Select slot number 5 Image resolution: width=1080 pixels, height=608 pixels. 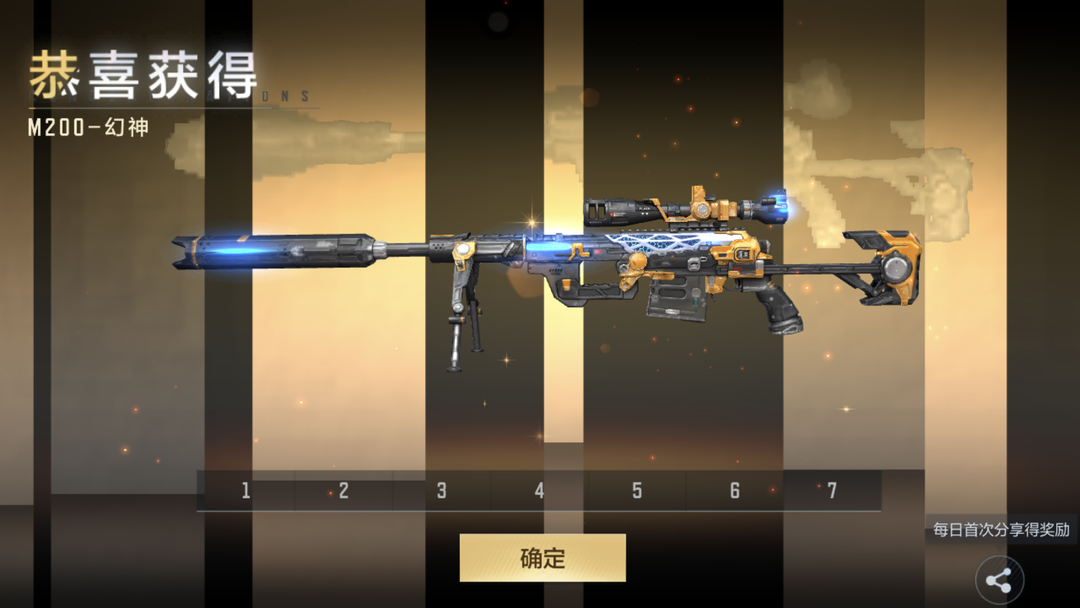(x=637, y=490)
